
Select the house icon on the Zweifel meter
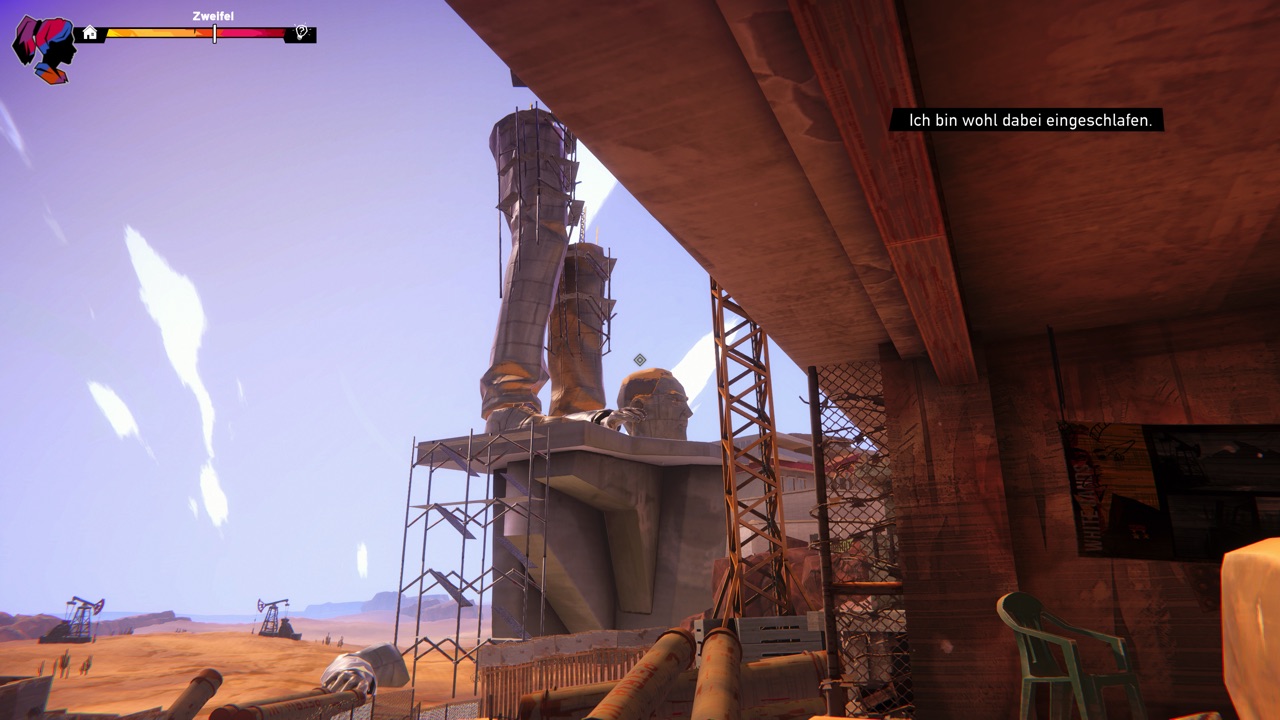pos(90,33)
